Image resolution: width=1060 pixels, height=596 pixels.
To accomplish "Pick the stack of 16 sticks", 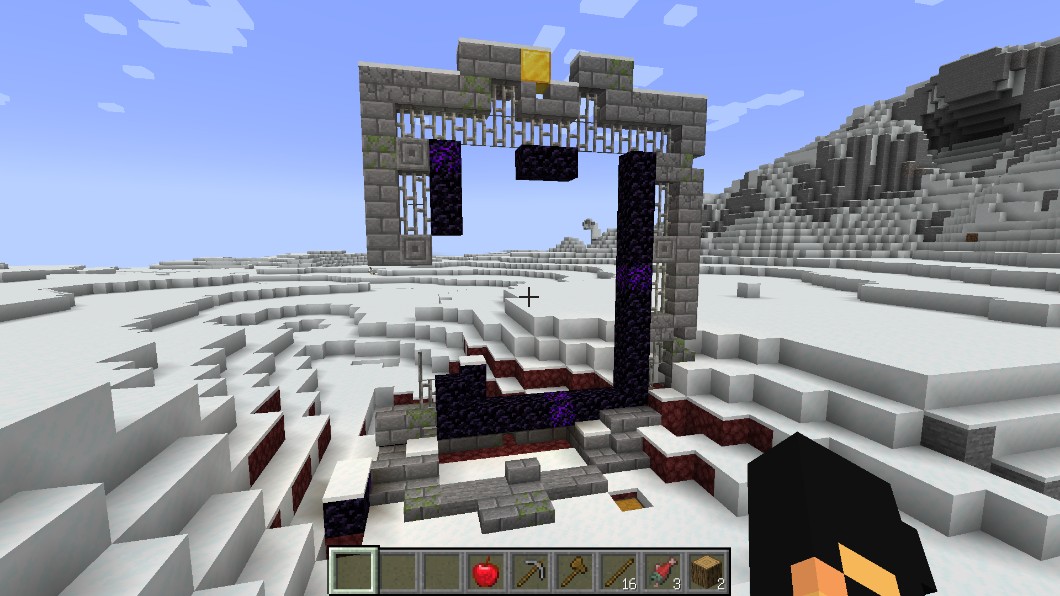I will tap(617, 572).
